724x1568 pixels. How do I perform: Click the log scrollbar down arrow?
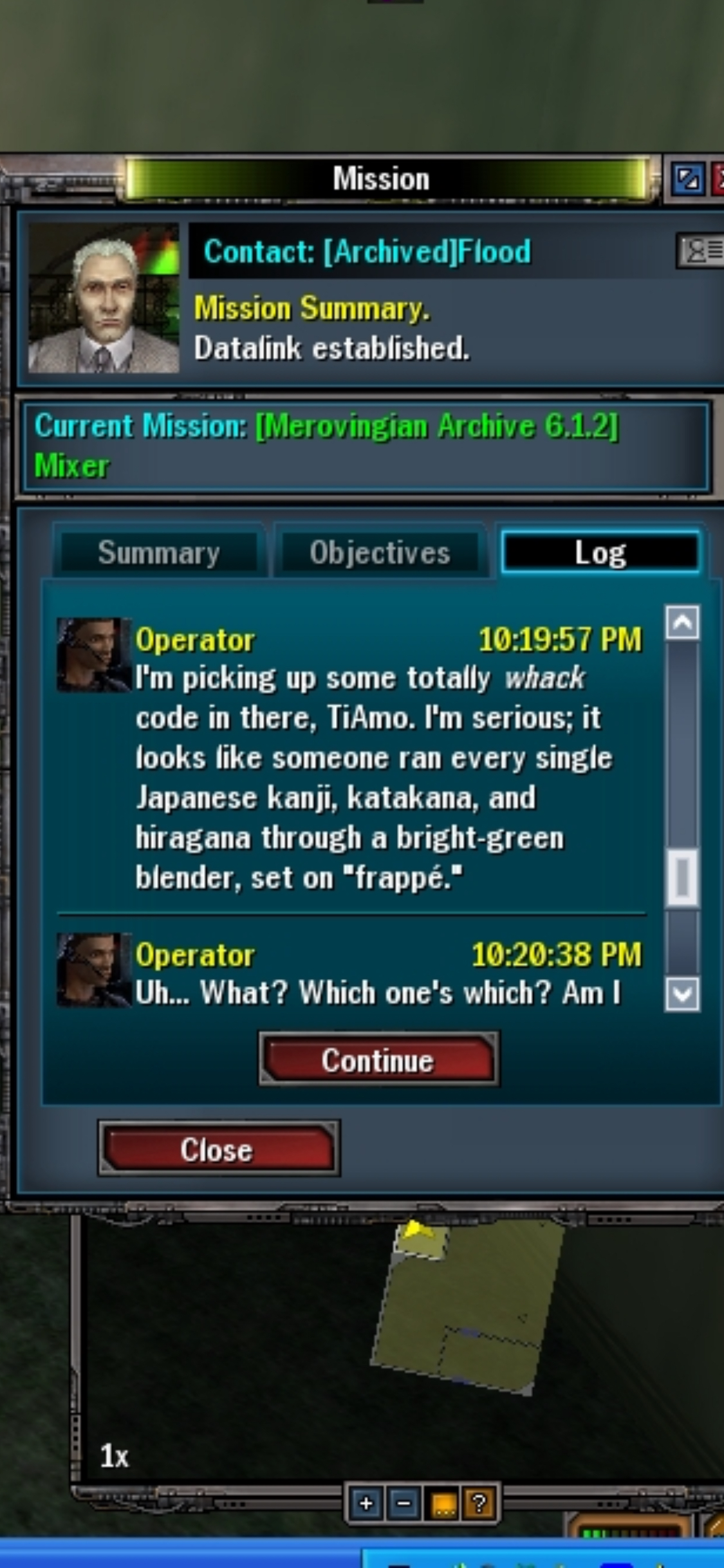(x=682, y=994)
